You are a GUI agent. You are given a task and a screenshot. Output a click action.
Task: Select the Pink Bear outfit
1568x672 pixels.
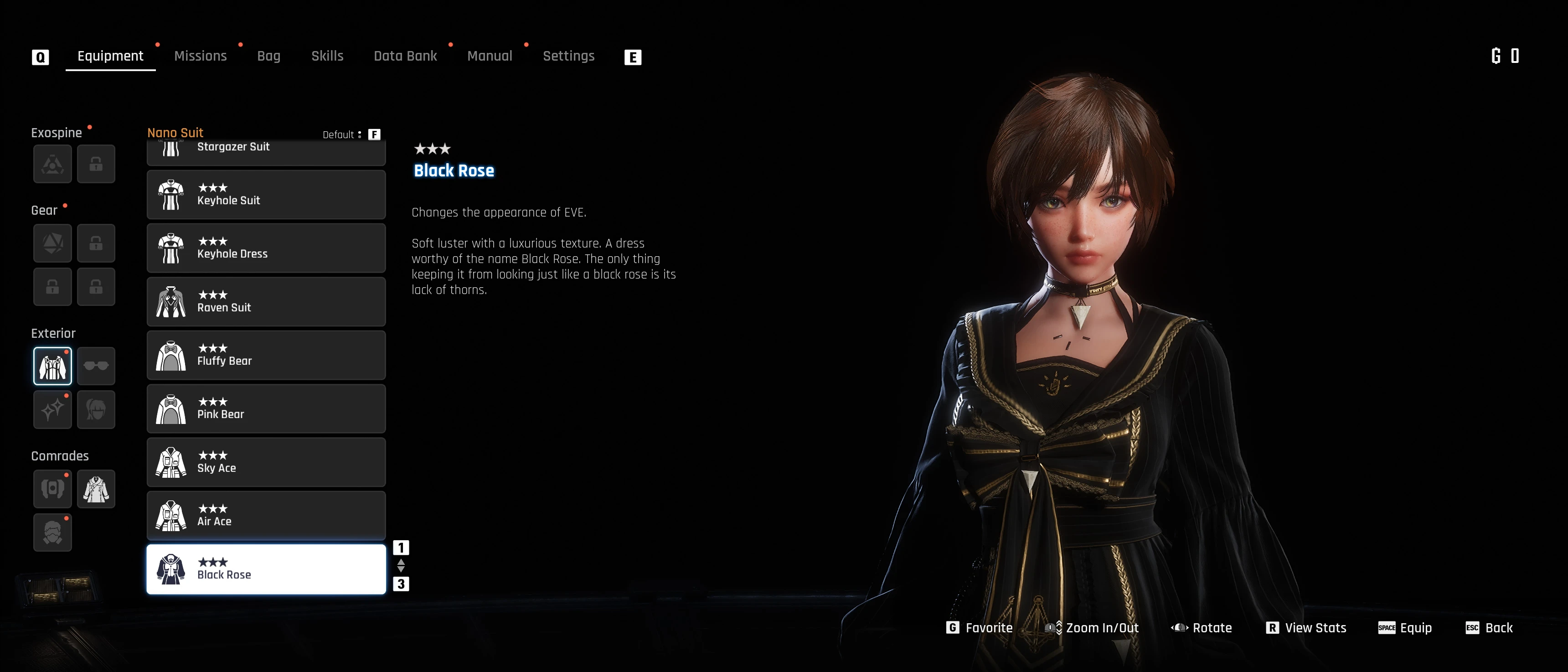(266, 408)
